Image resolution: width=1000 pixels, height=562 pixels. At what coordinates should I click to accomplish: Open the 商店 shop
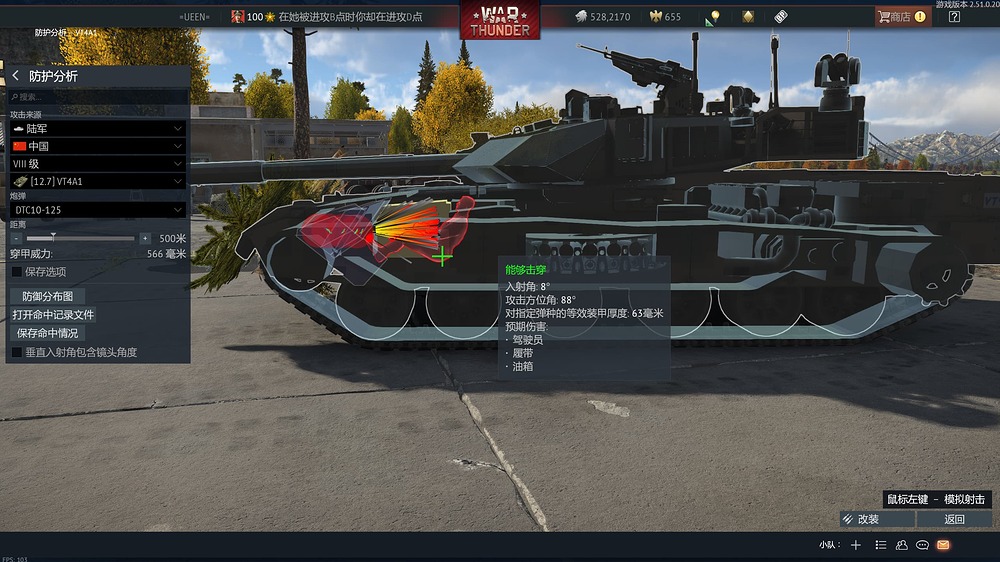click(x=901, y=16)
